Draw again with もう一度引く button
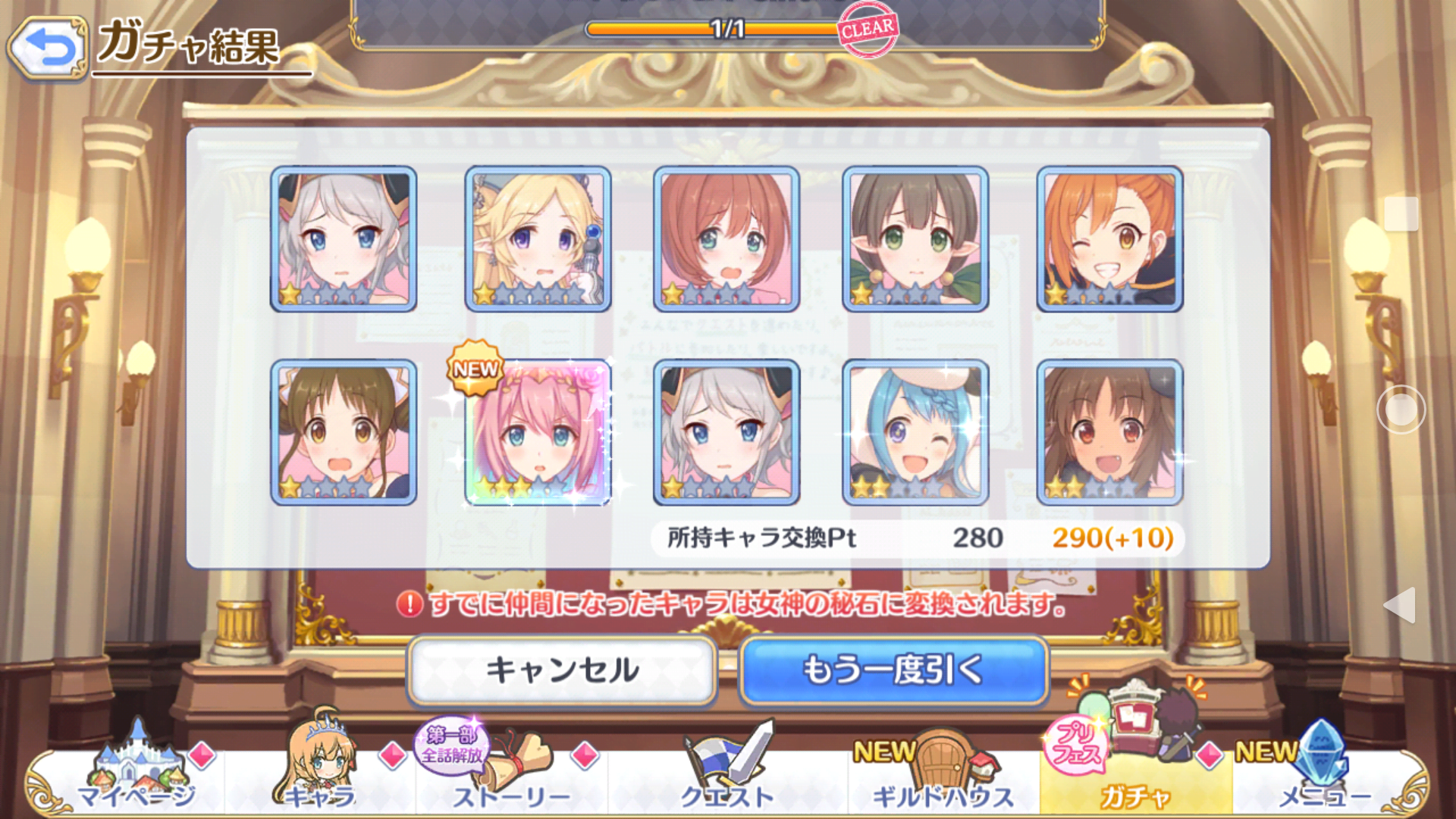 [x=893, y=670]
